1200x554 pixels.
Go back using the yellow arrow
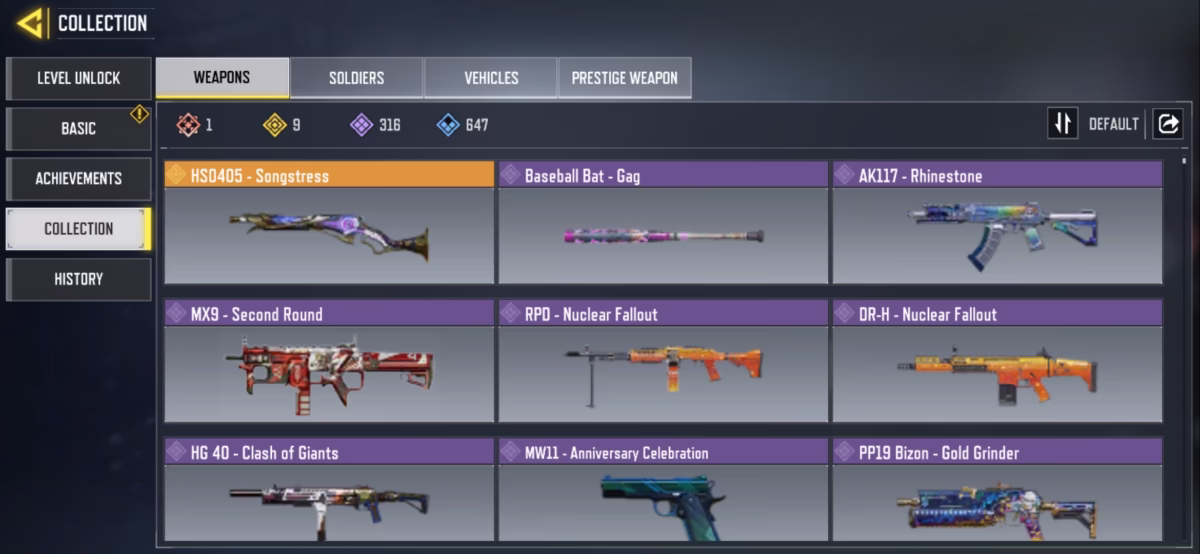coord(30,22)
